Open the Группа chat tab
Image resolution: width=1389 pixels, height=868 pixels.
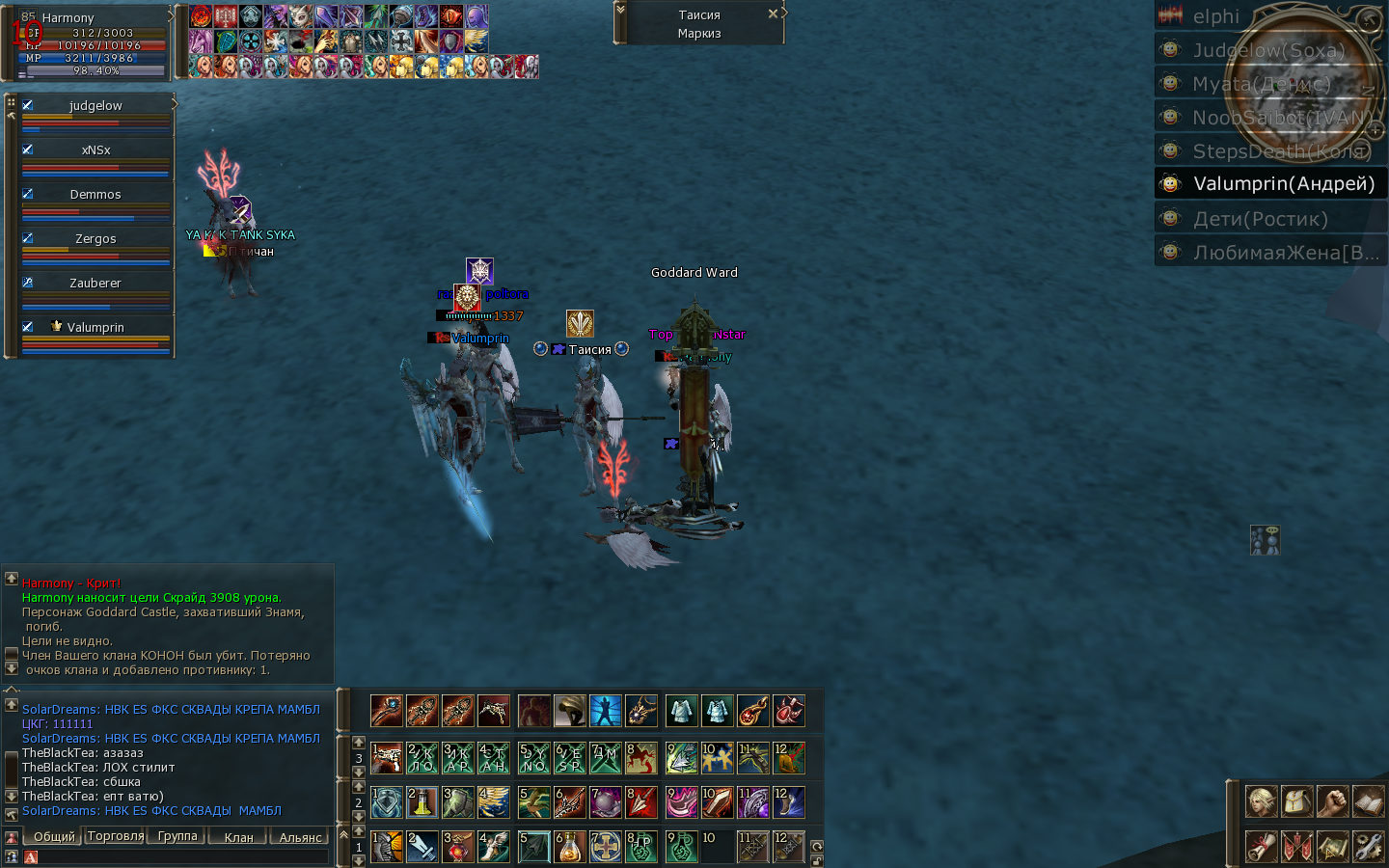pos(177,836)
